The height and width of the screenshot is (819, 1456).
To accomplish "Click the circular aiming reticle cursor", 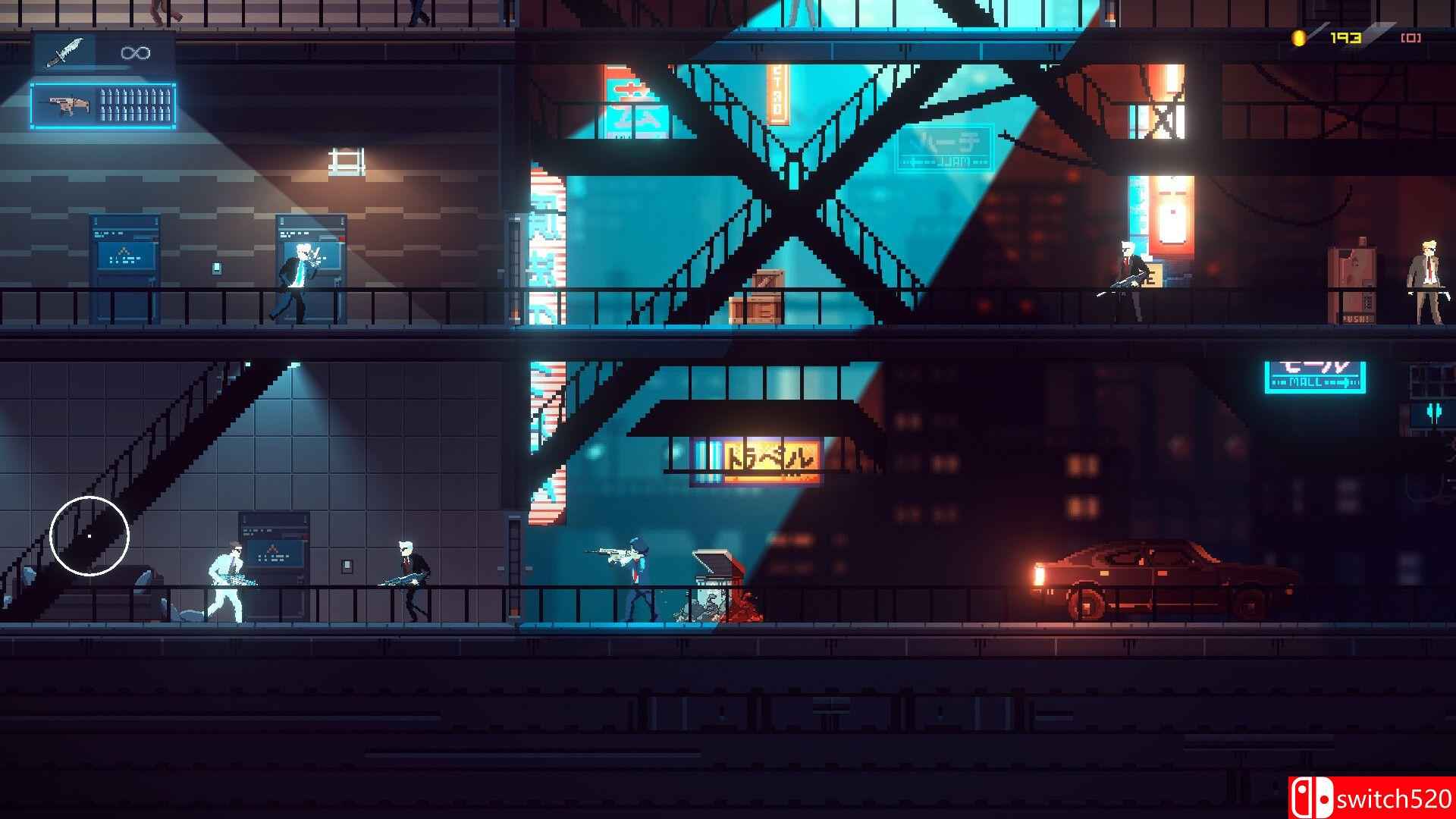I will pos(89,535).
